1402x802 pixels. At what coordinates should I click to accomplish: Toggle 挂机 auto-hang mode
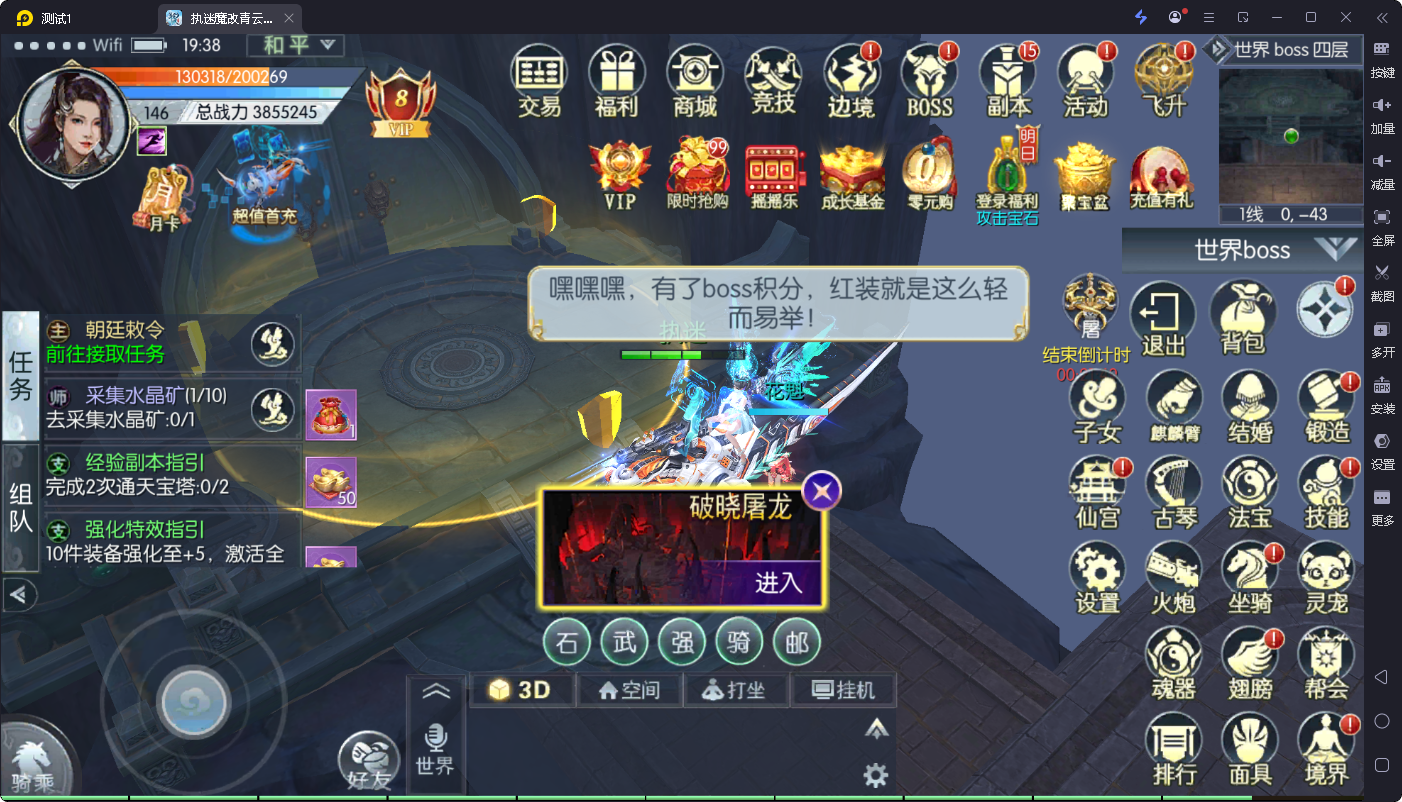point(844,689)
